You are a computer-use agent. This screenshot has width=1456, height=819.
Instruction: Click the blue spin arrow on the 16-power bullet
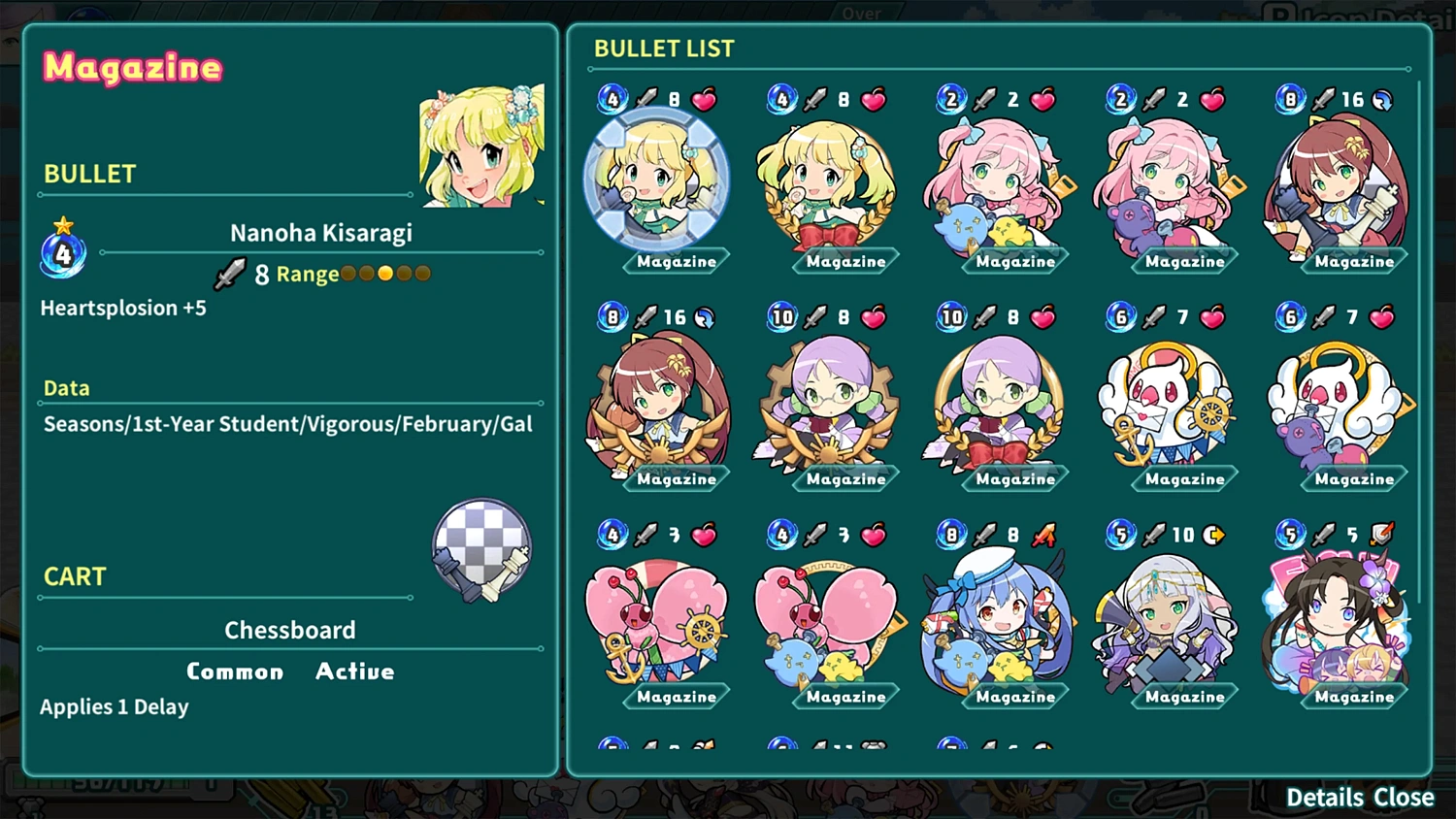(x=1381, y=99)
